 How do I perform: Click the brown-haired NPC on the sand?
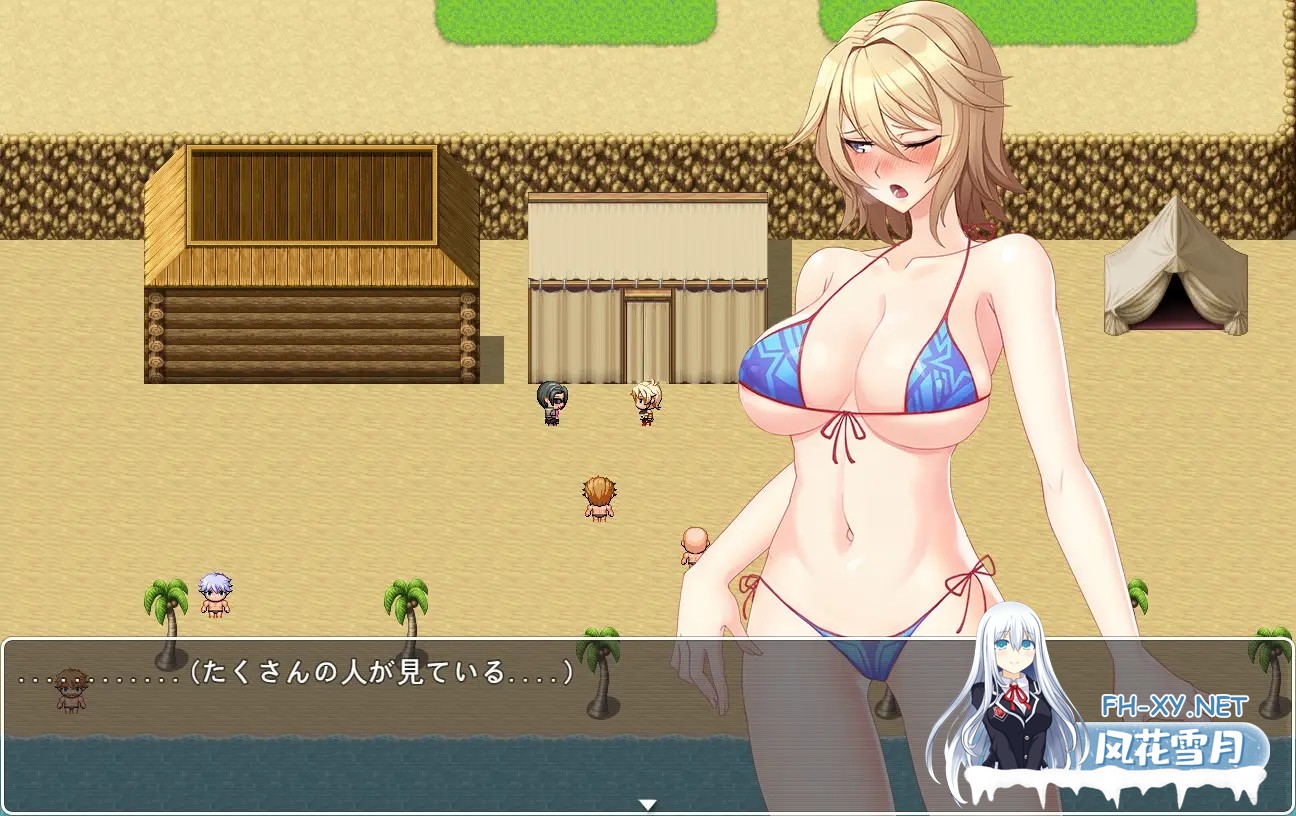(598, 497)
